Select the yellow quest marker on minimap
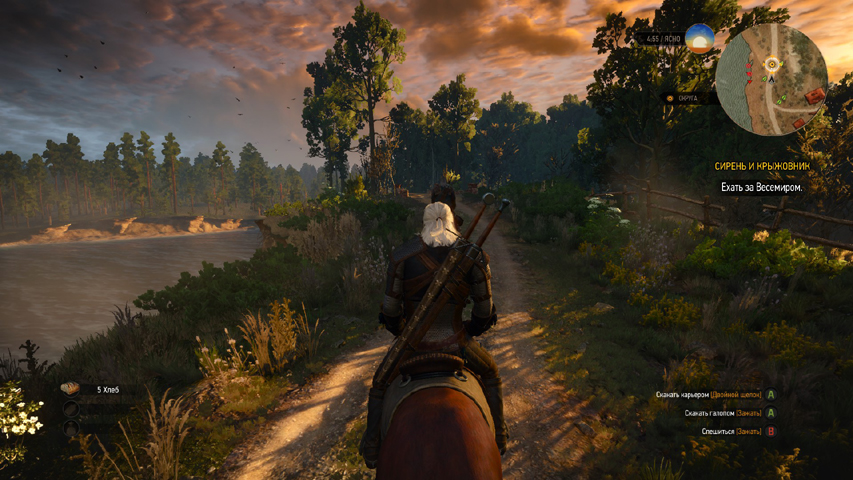 [x=771, y=64]
